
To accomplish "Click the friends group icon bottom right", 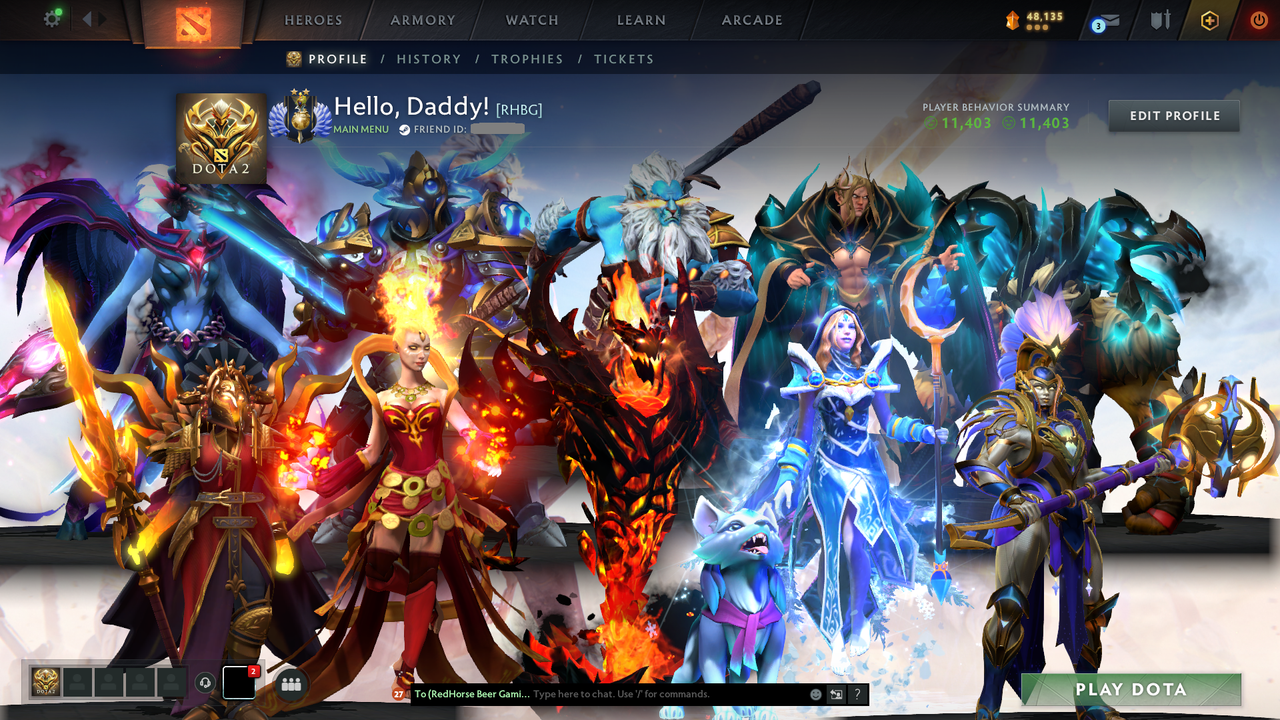I will click(x=291, y=682).
